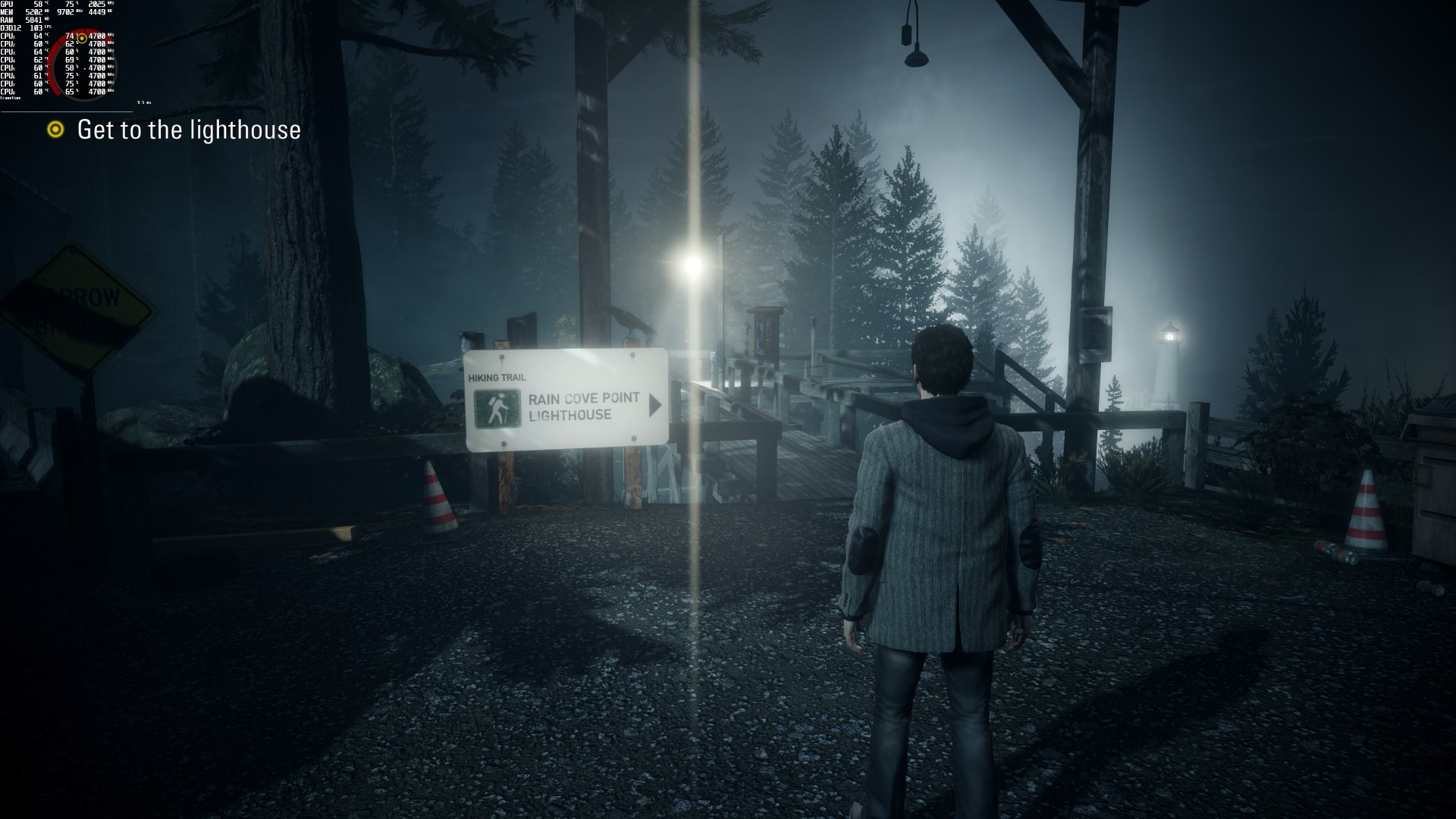This screenshot has width=1456, height=819.
Task: Click the MEM clock readout in the overlay
Action: coord(65,12)
